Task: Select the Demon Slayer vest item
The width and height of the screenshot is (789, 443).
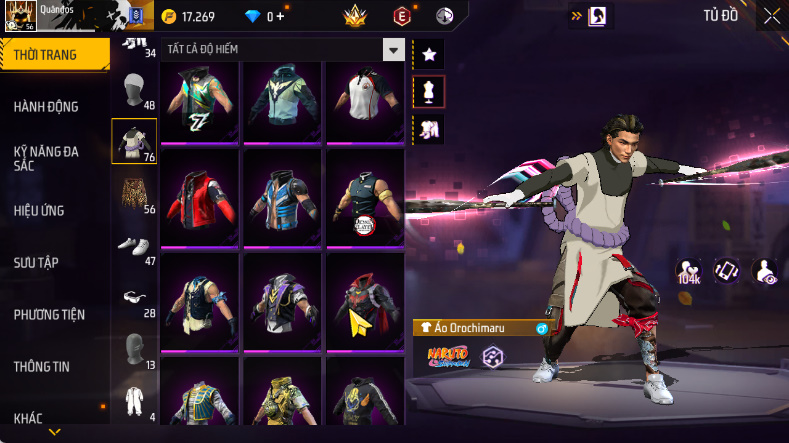Action: (364, 197)
